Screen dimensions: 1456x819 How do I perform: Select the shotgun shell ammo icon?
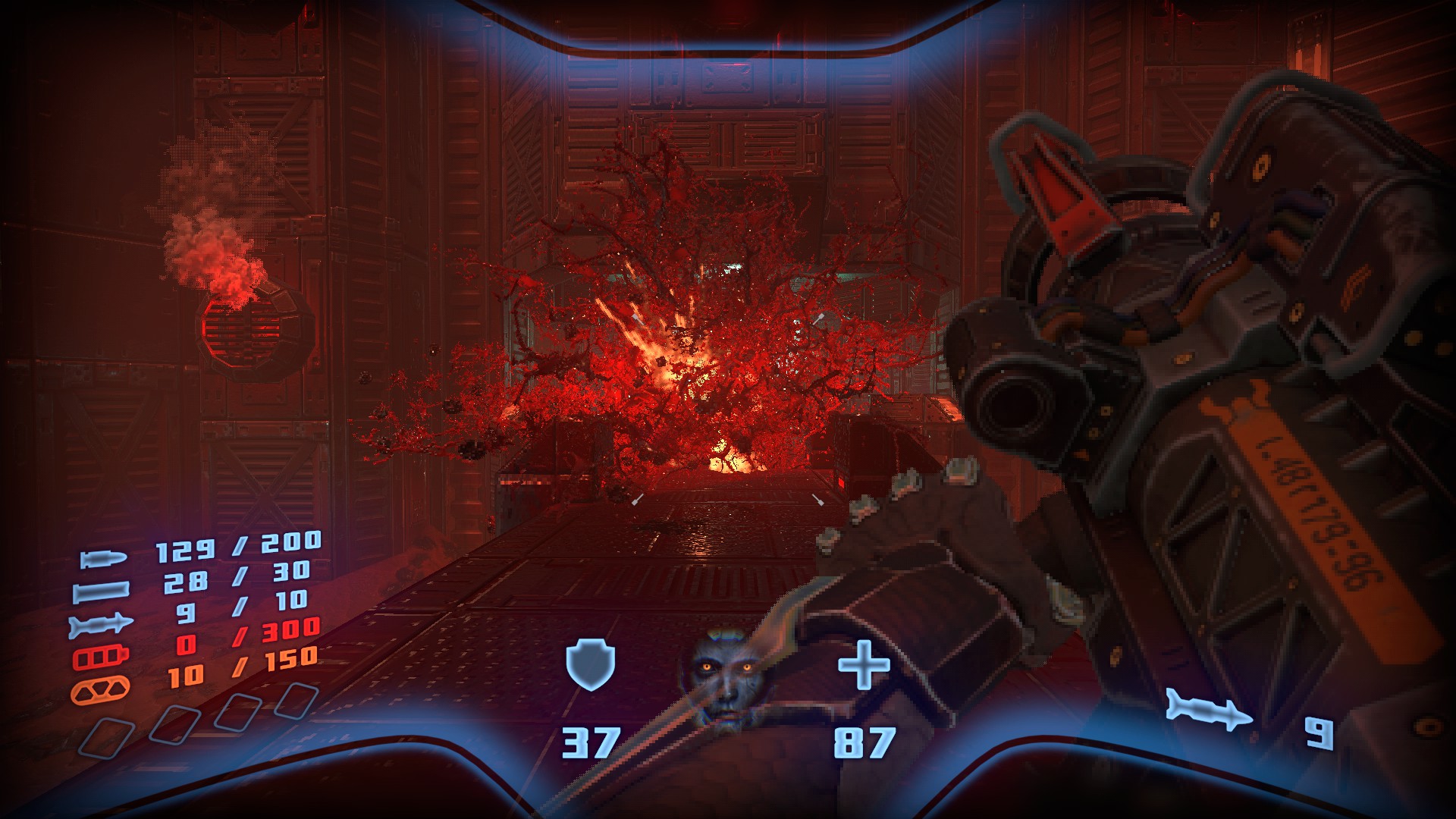click(101, 591)
